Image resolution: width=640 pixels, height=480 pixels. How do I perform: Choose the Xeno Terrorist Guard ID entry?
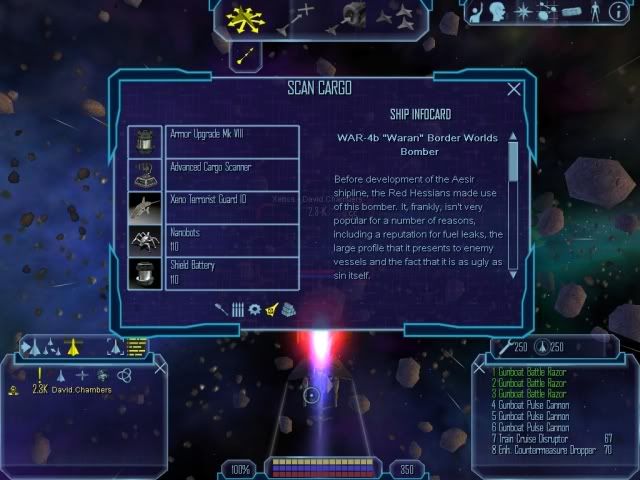(231, 206)
